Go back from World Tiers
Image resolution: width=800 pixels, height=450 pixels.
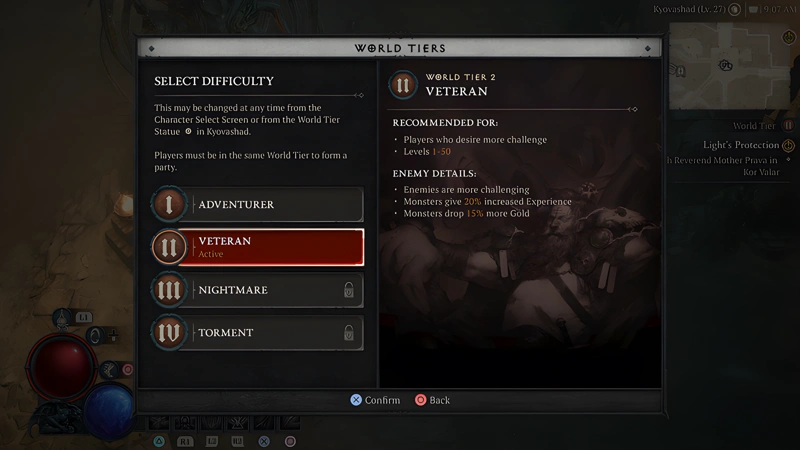[432, 400]
